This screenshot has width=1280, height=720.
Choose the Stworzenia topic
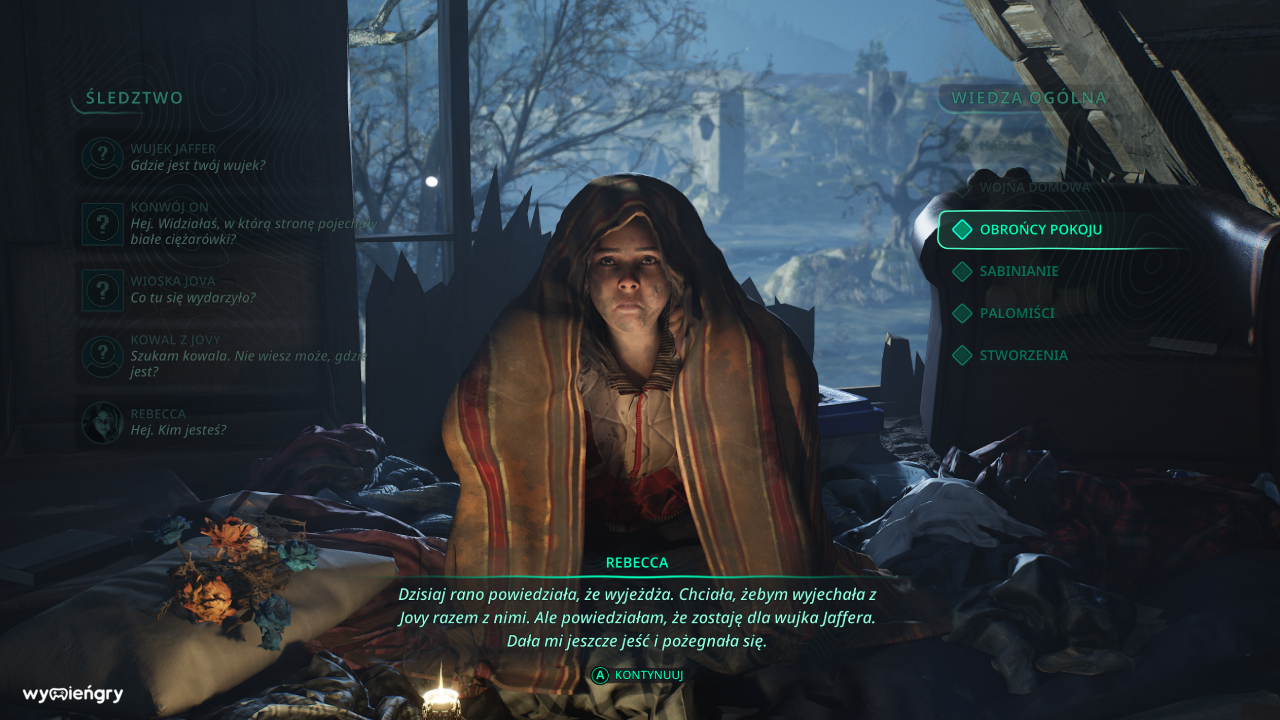1022,355
